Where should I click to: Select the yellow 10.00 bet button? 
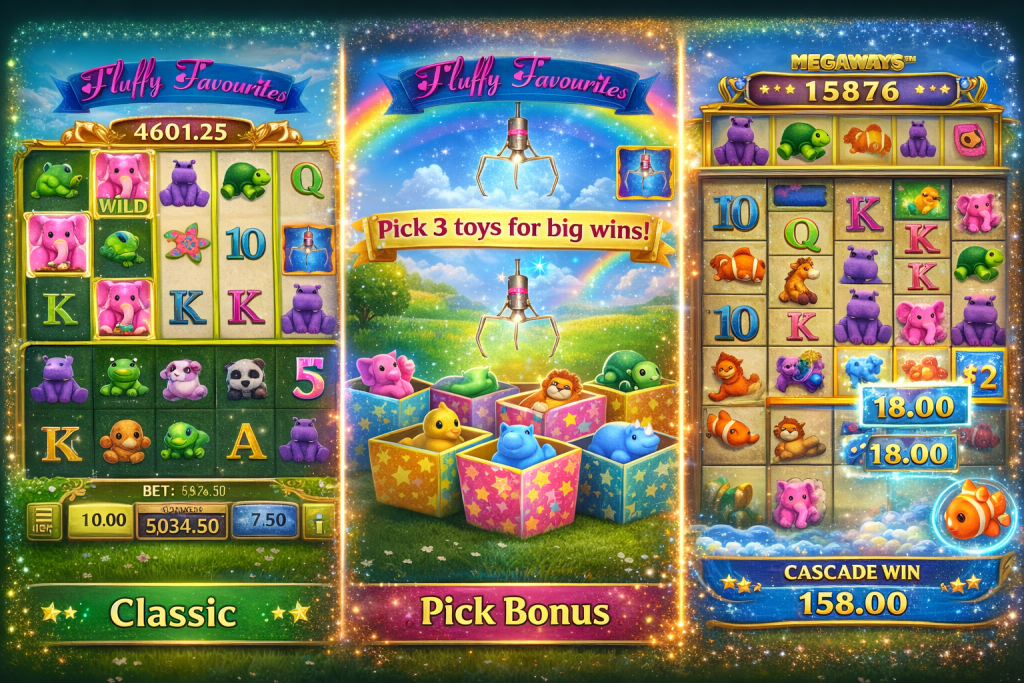click(x=101, y=520)
